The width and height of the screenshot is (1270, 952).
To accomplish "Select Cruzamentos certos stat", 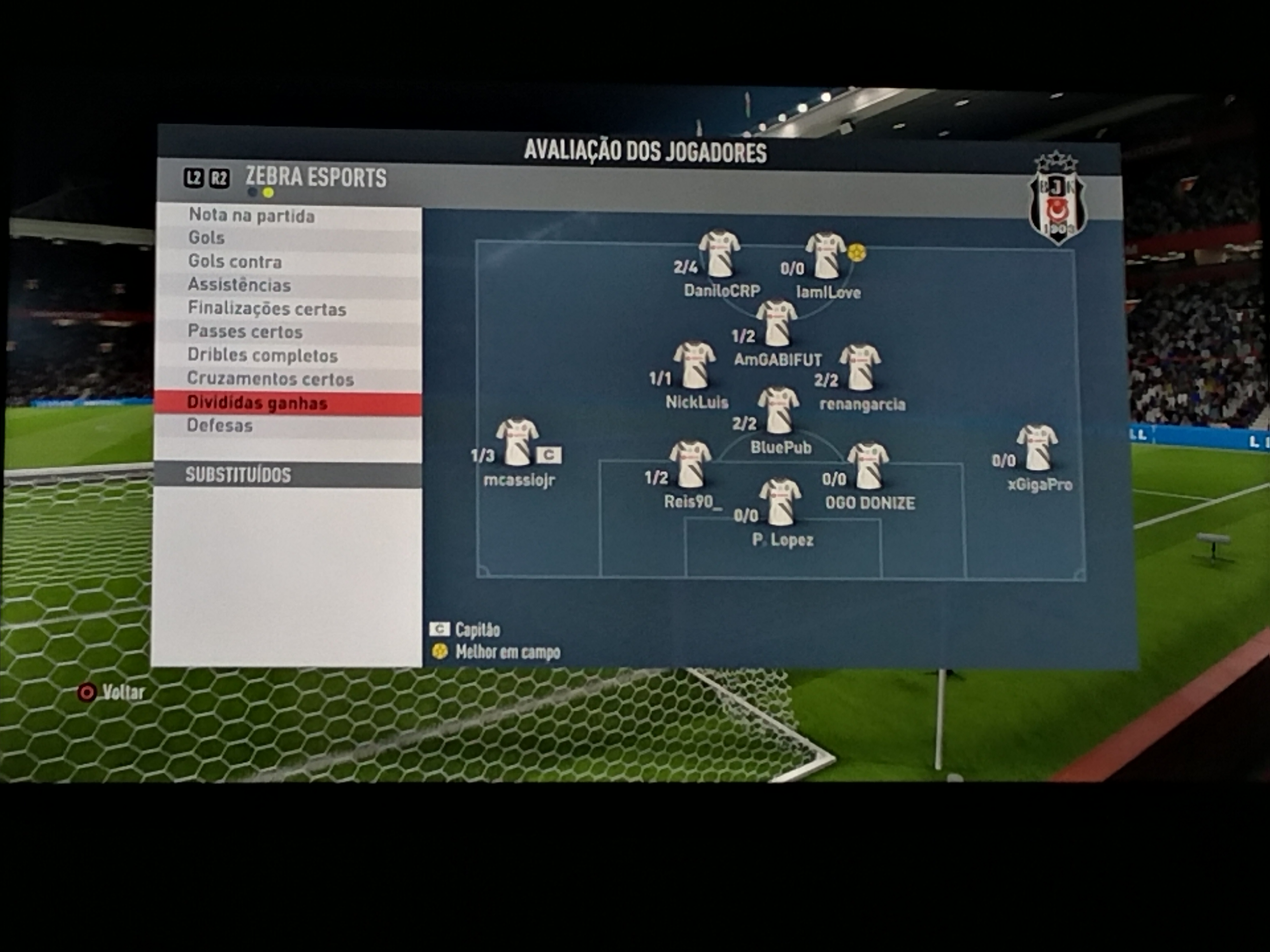I will [270, 379].
